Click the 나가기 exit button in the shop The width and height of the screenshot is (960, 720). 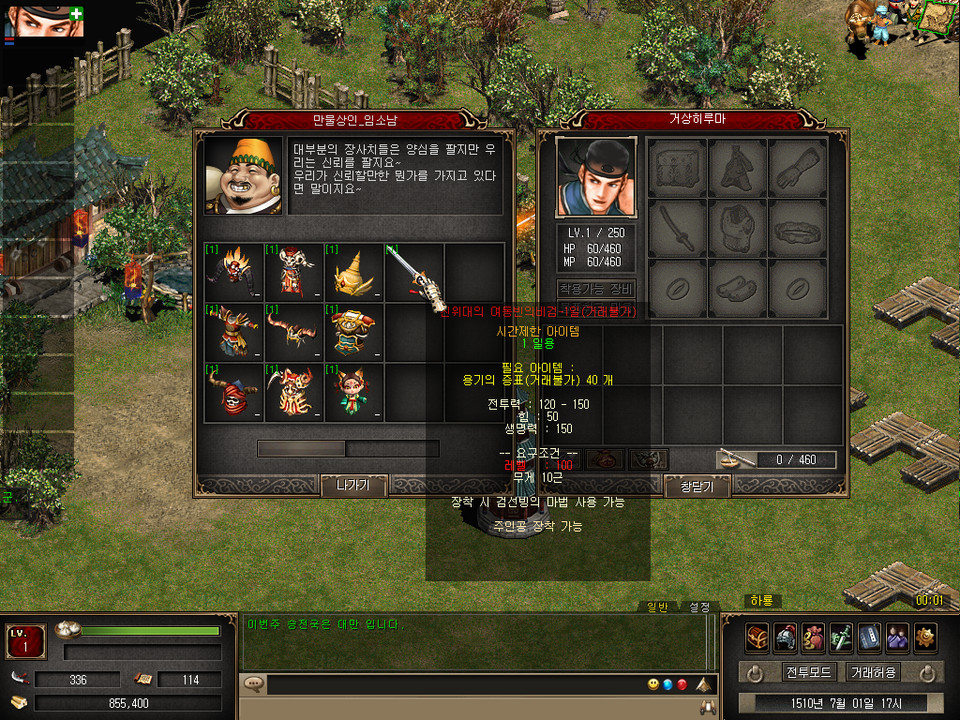pos(353,486)
